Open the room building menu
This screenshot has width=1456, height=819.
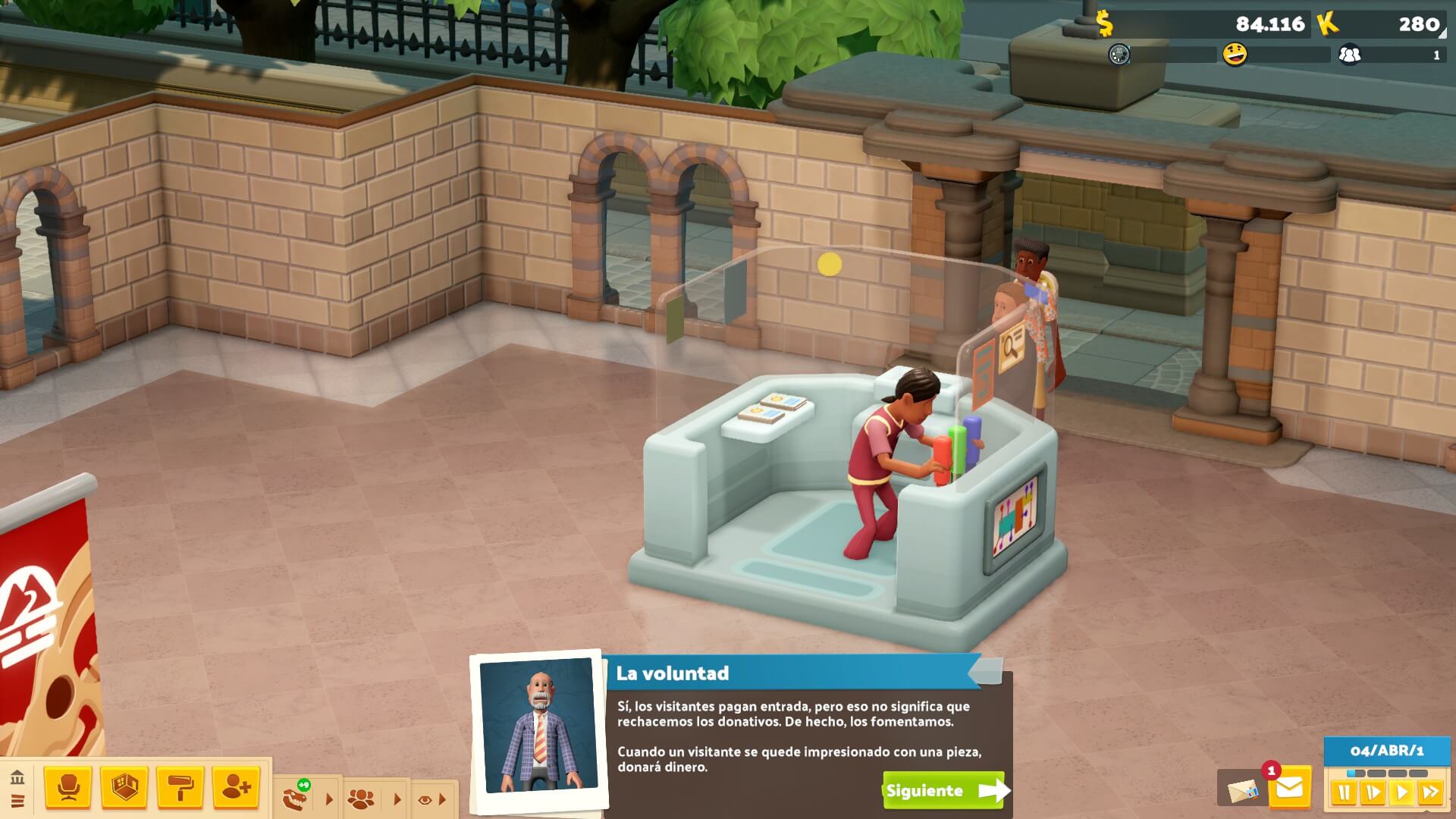124,789
